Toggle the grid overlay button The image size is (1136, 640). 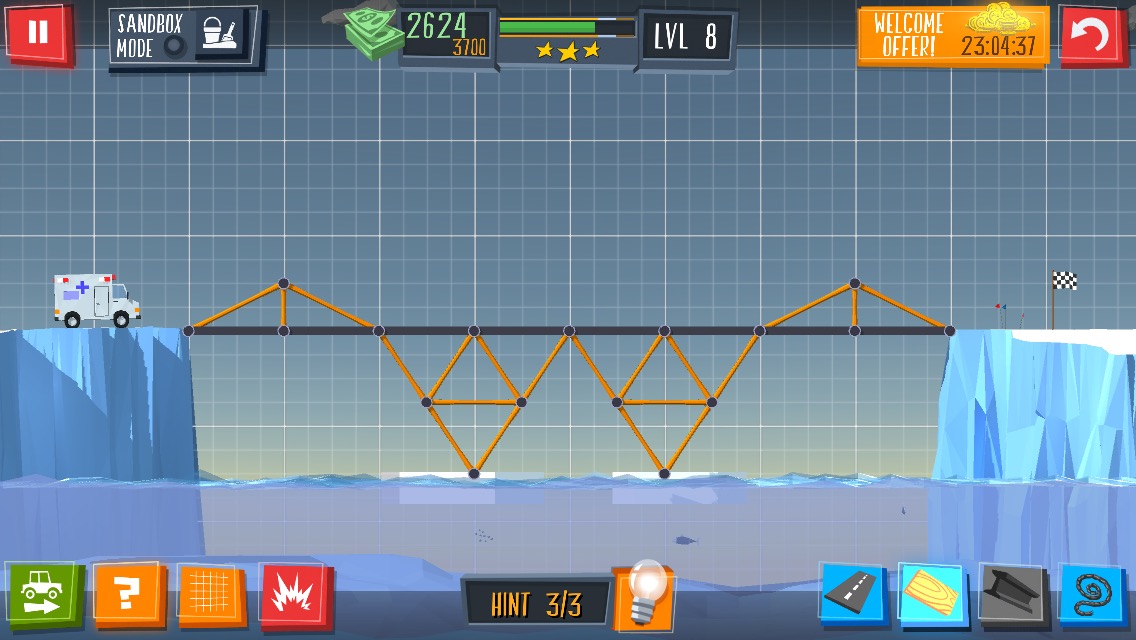coord(211,594)
